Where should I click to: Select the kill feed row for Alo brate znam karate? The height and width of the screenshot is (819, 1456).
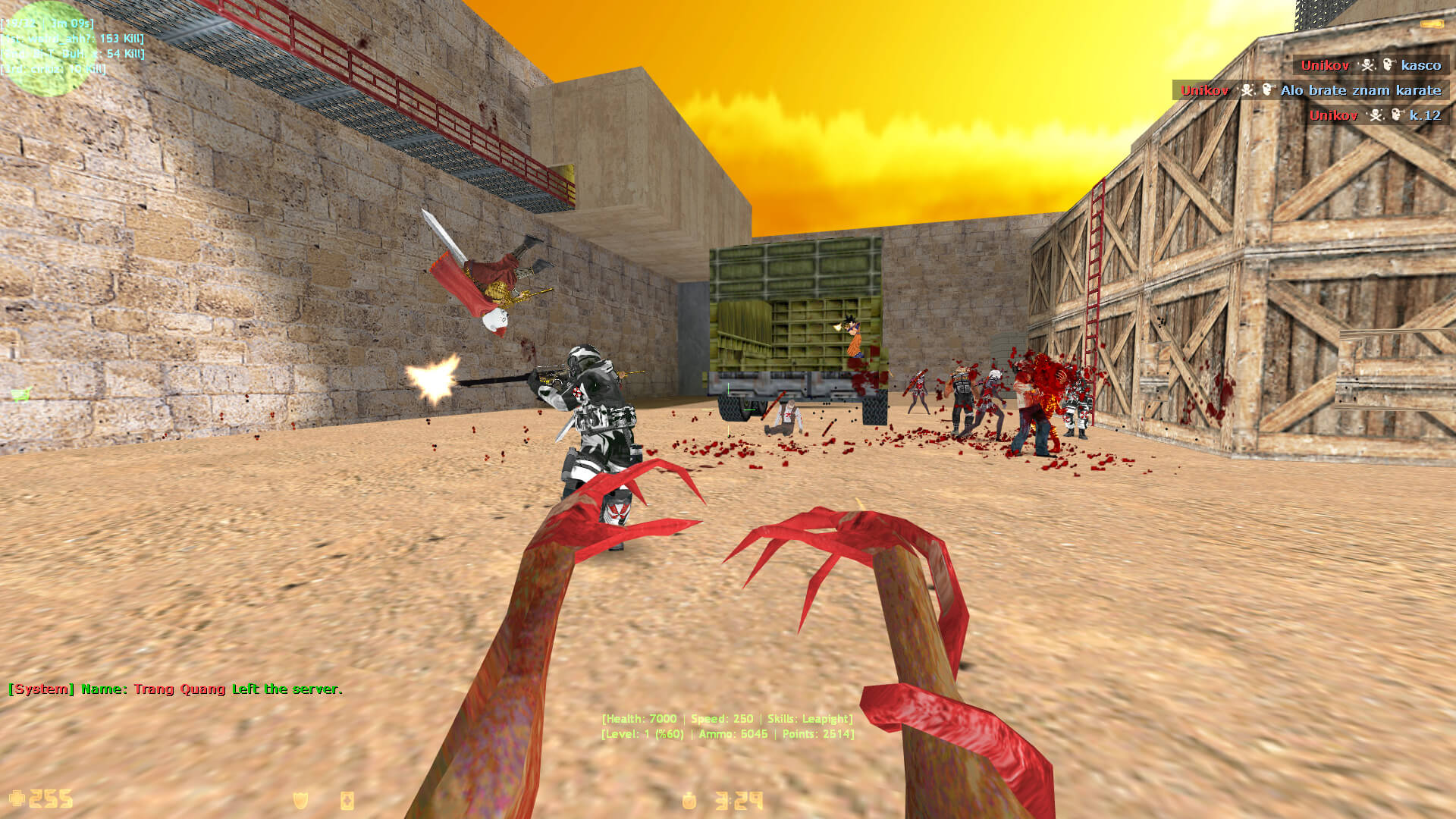[x=1310, y=90]
